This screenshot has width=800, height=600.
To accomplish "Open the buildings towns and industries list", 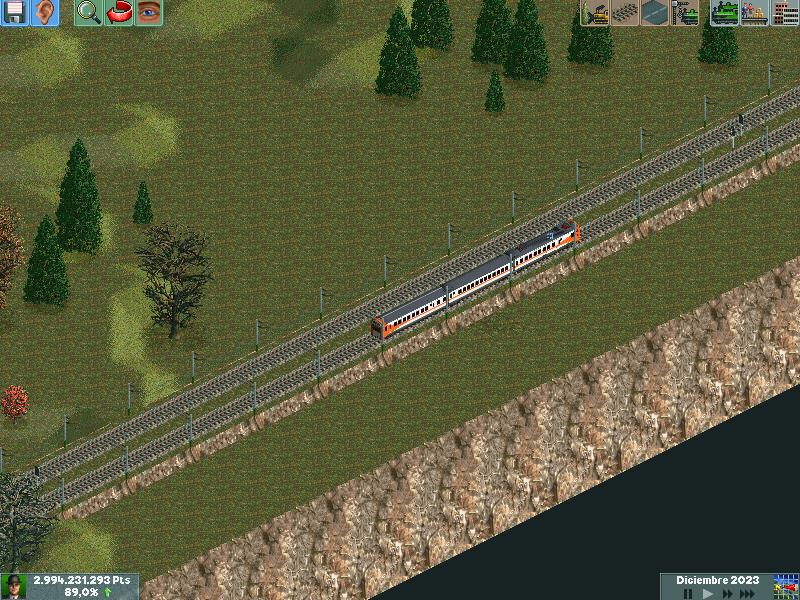I will point(785,13).
